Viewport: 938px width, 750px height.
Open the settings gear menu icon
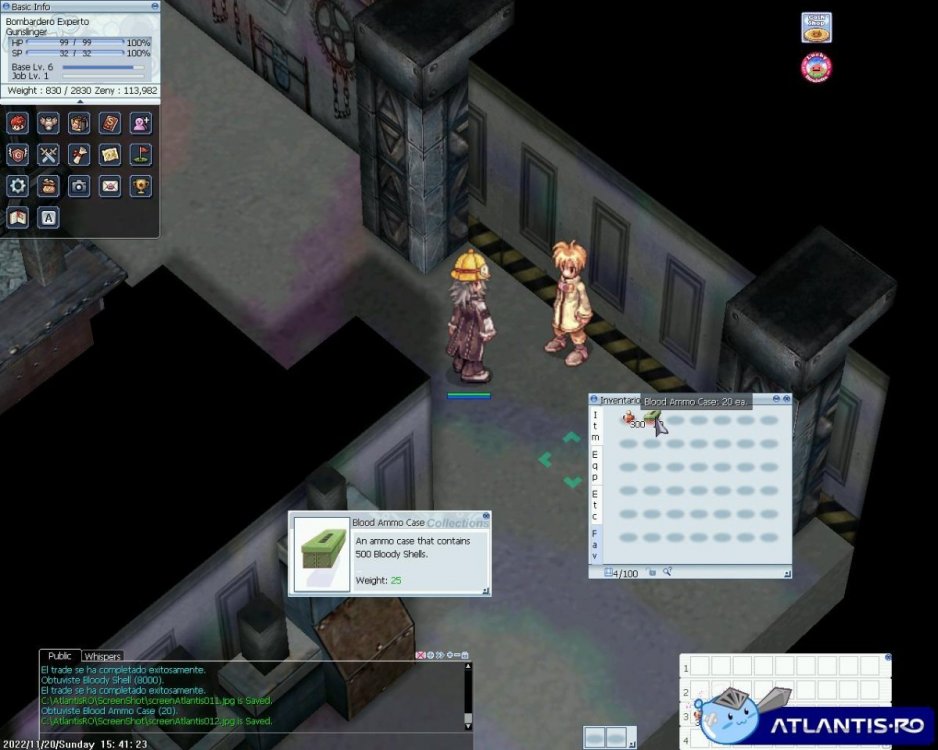coord(18,185)
